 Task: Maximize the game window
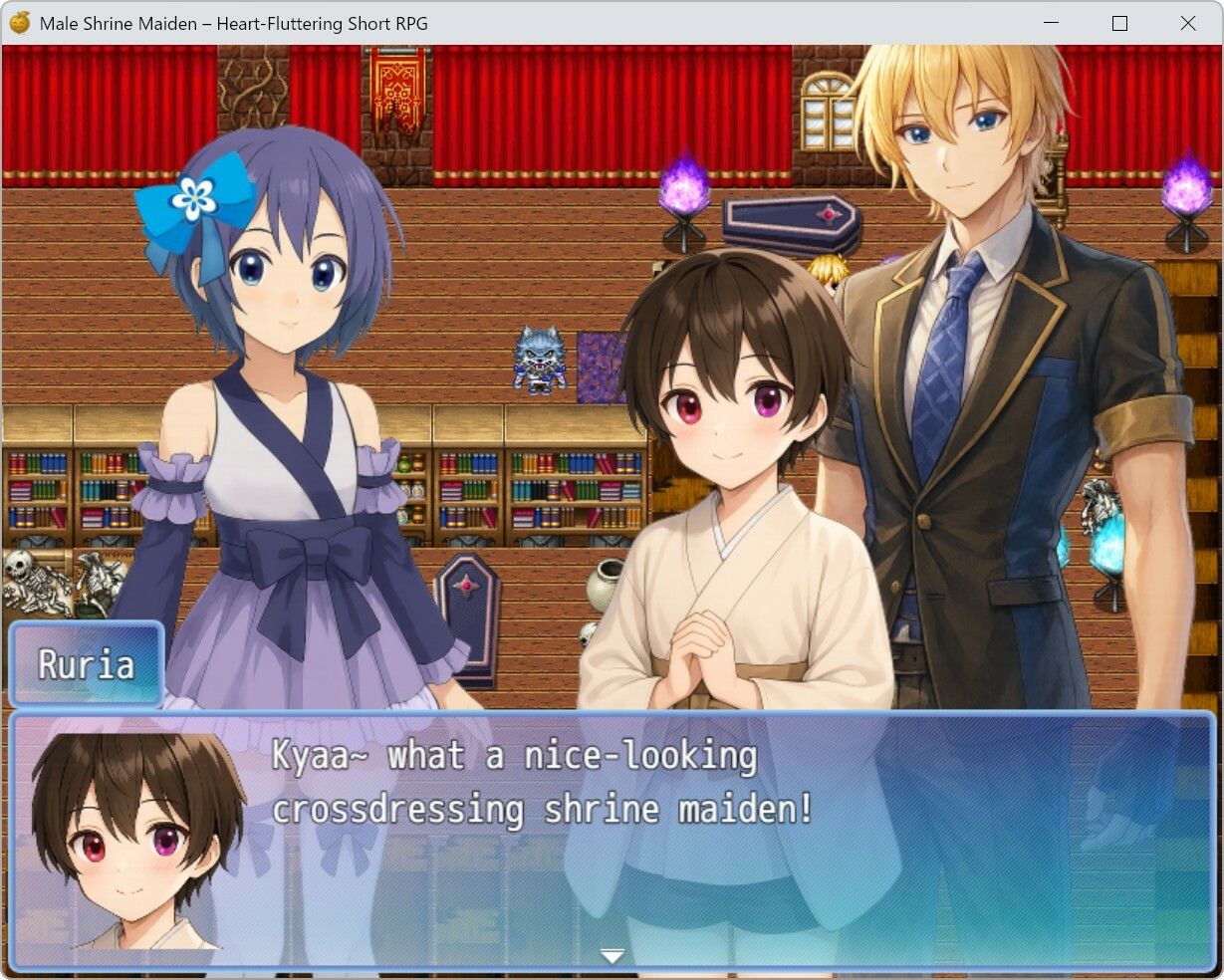click(x=1119, y=23)
